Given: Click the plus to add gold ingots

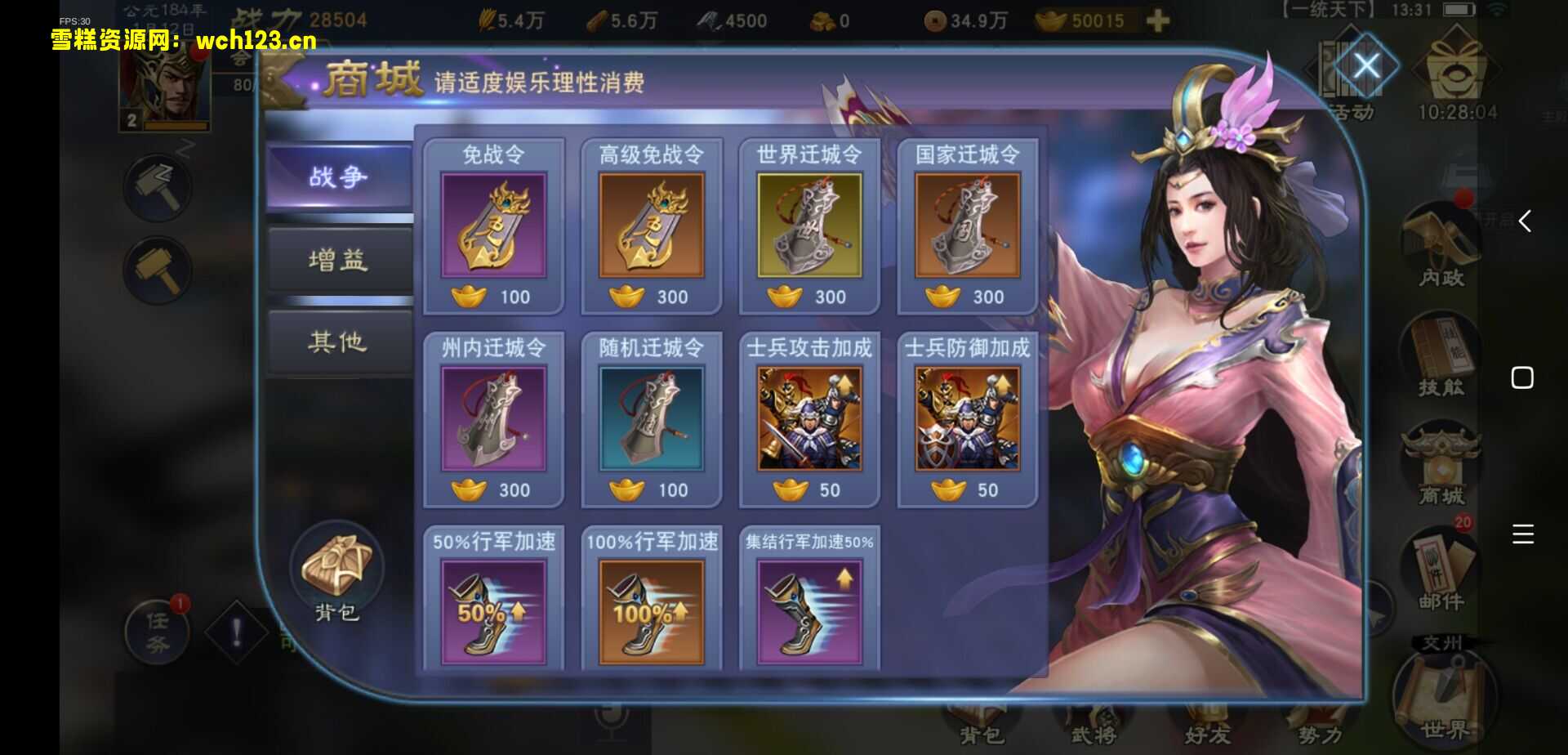Looking at the screenshot, I should click(x=1156, y=20).
